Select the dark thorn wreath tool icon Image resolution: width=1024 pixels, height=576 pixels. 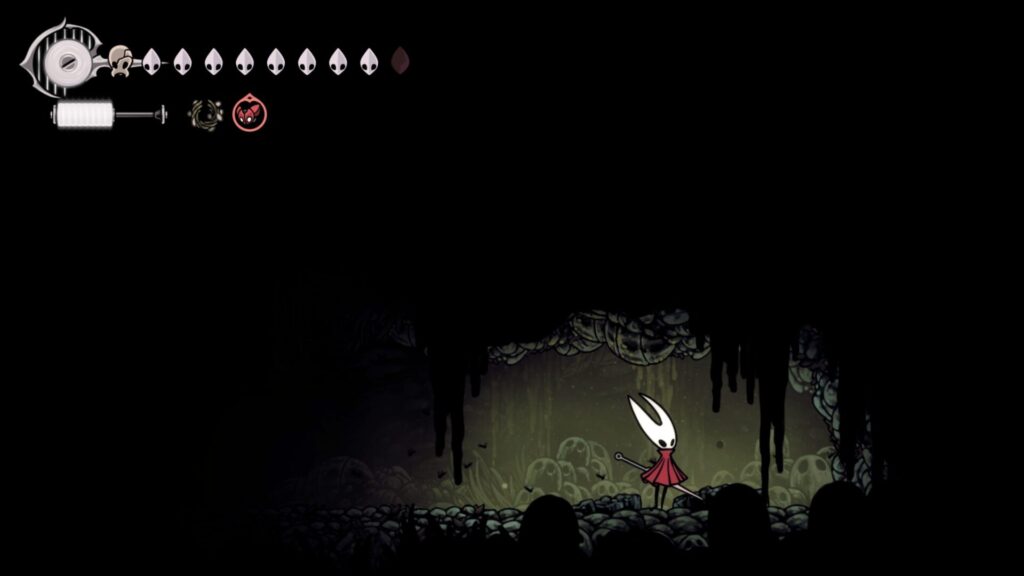point(204,115)
